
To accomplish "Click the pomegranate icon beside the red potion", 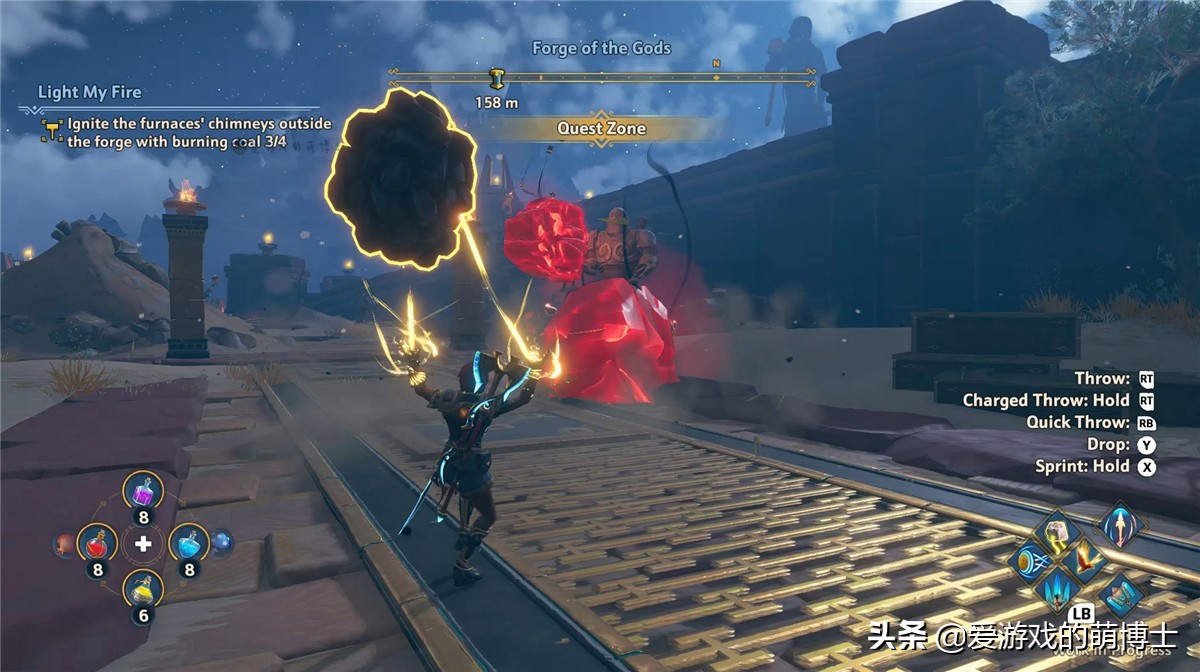I will (63, 544).
